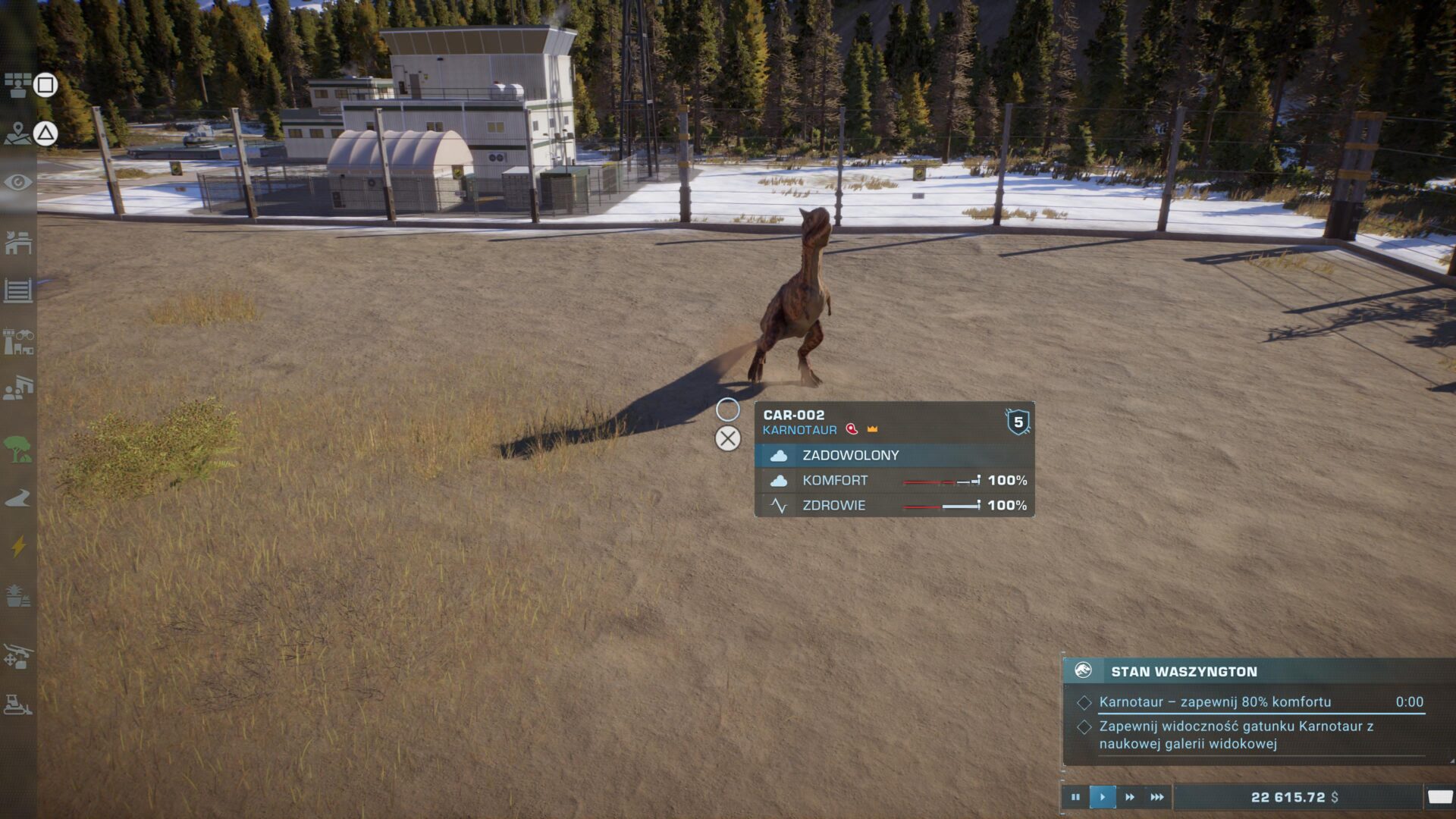Viewport: 1456px width, 819px height.
Task: Set game speed to double fast-forward
Action: click(1130, 797)
